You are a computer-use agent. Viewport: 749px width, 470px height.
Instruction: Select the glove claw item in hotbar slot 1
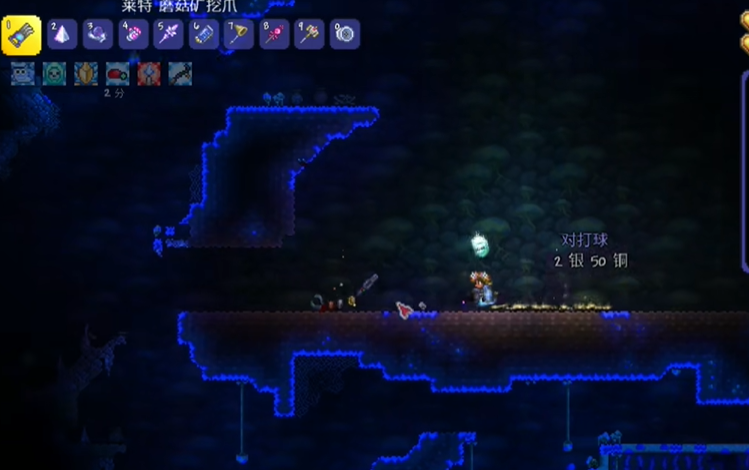coord(21,35)
